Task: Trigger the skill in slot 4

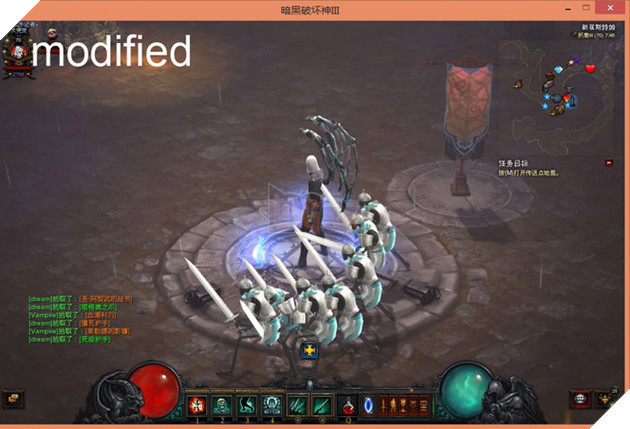Action: 270,406
